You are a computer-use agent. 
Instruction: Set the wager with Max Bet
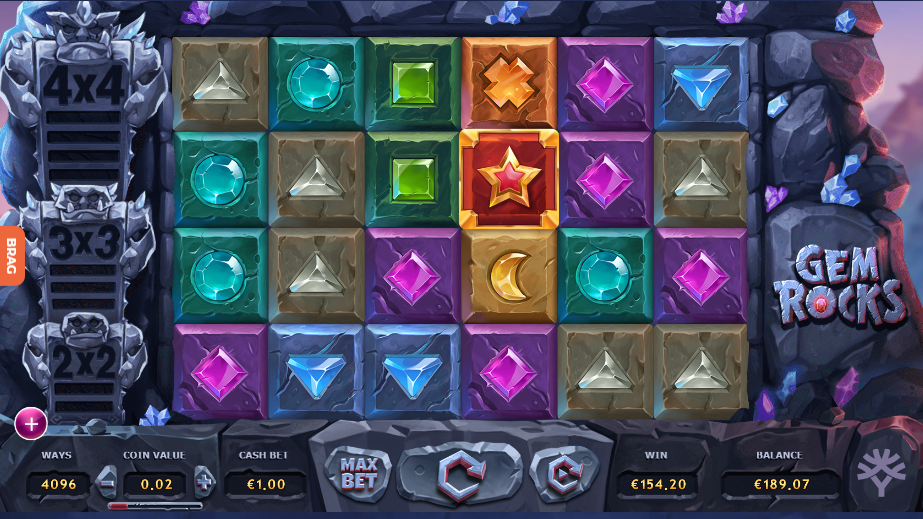(358, 474)
